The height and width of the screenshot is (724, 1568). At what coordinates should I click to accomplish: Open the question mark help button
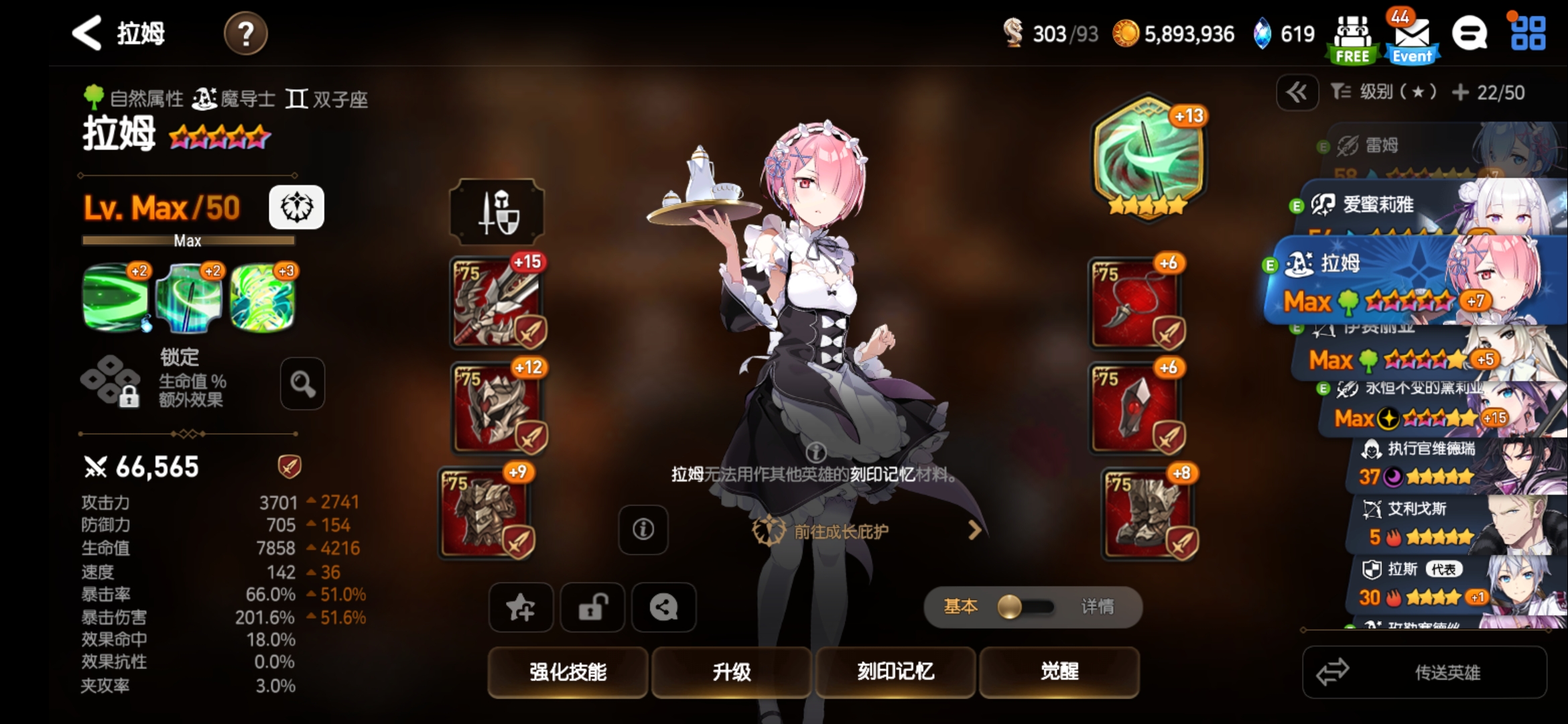click(245, 34)
